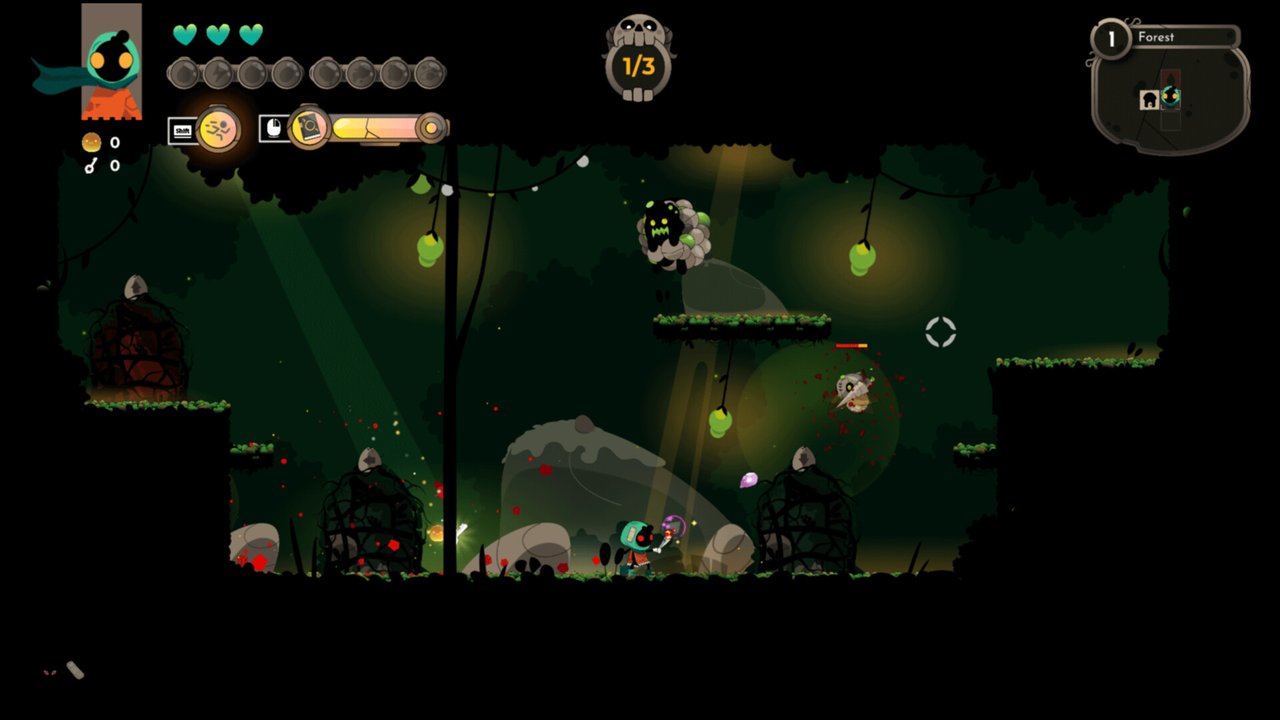
Task: Click the home room marker on minimap
Action: pyautogui.click(x=1149, y=99)
